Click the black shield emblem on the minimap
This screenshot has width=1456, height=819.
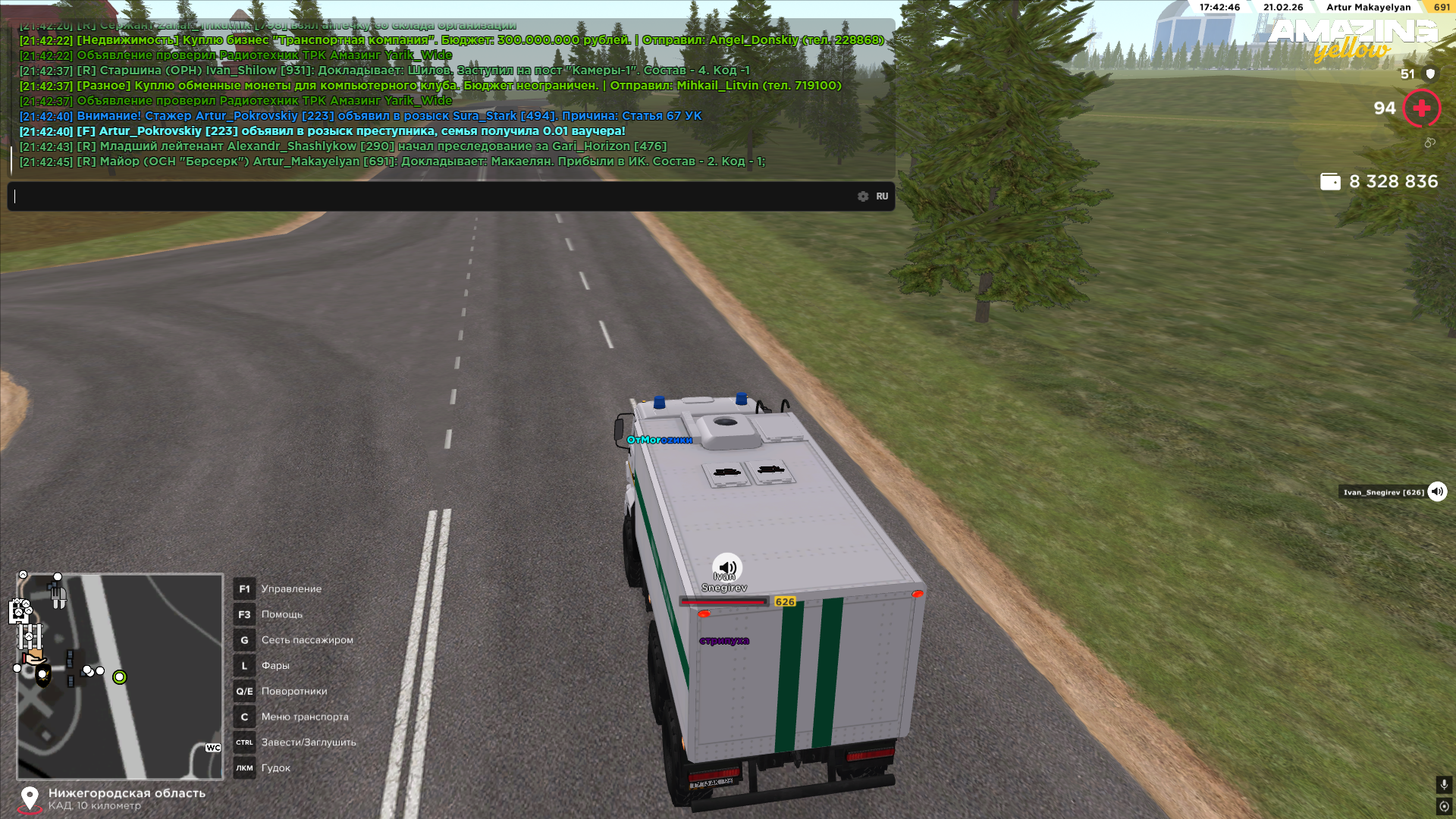click(x=43, y=676)
